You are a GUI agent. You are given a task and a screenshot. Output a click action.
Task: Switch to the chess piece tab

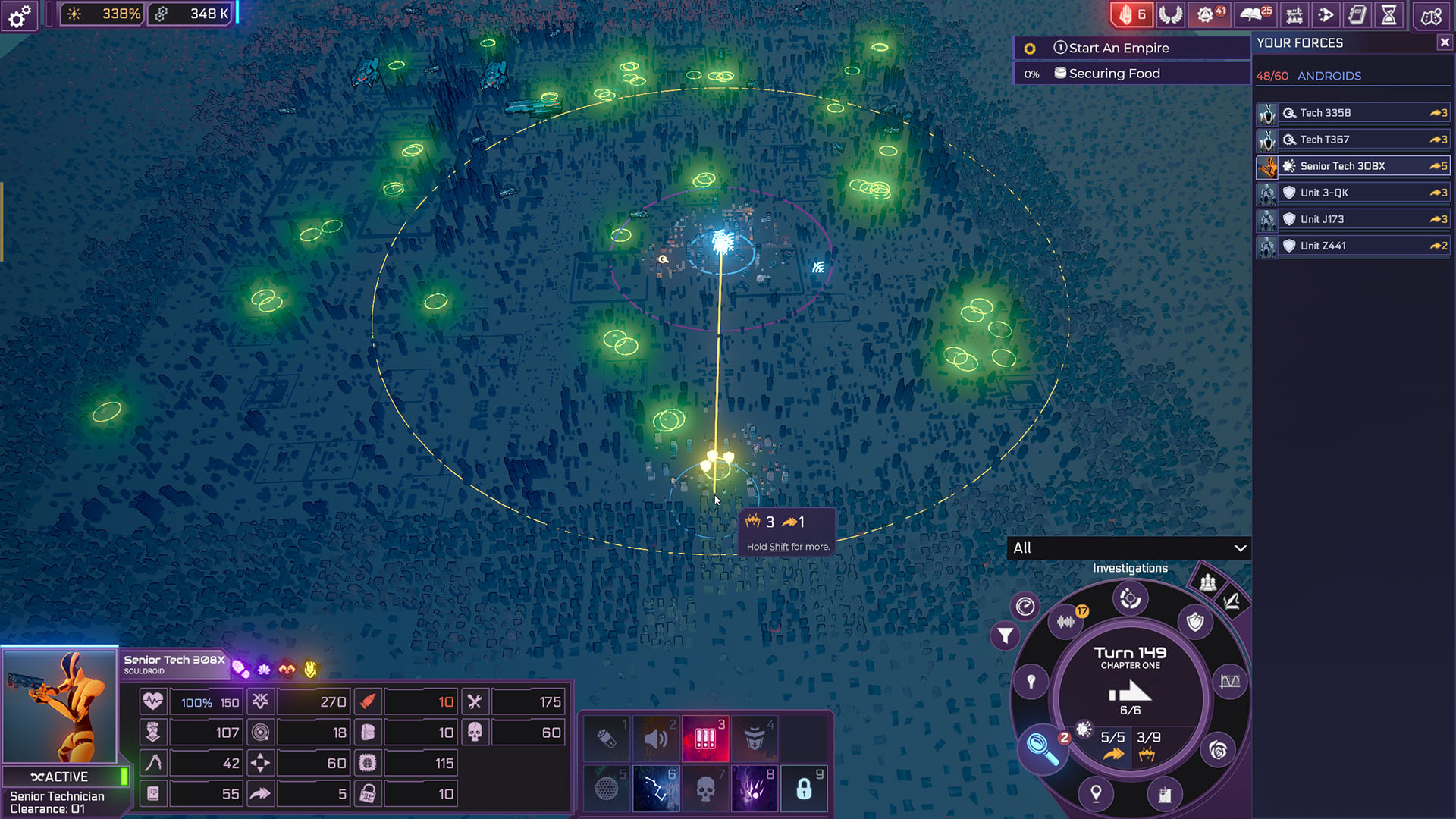click(1207, 582)
